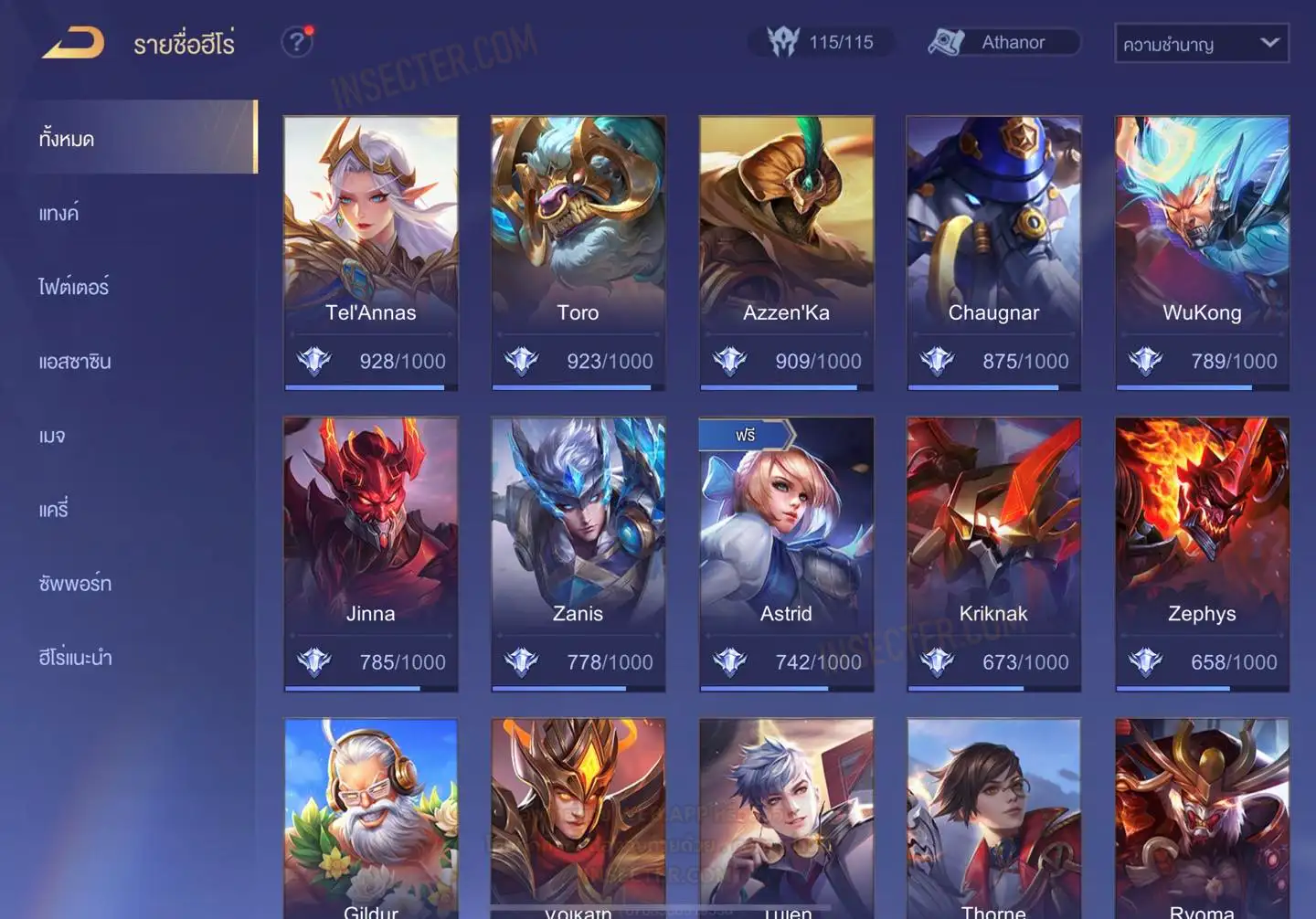Open the ความชำนาญ sort dropdown
The image size is (1316, 919).
coord(1201,44)
